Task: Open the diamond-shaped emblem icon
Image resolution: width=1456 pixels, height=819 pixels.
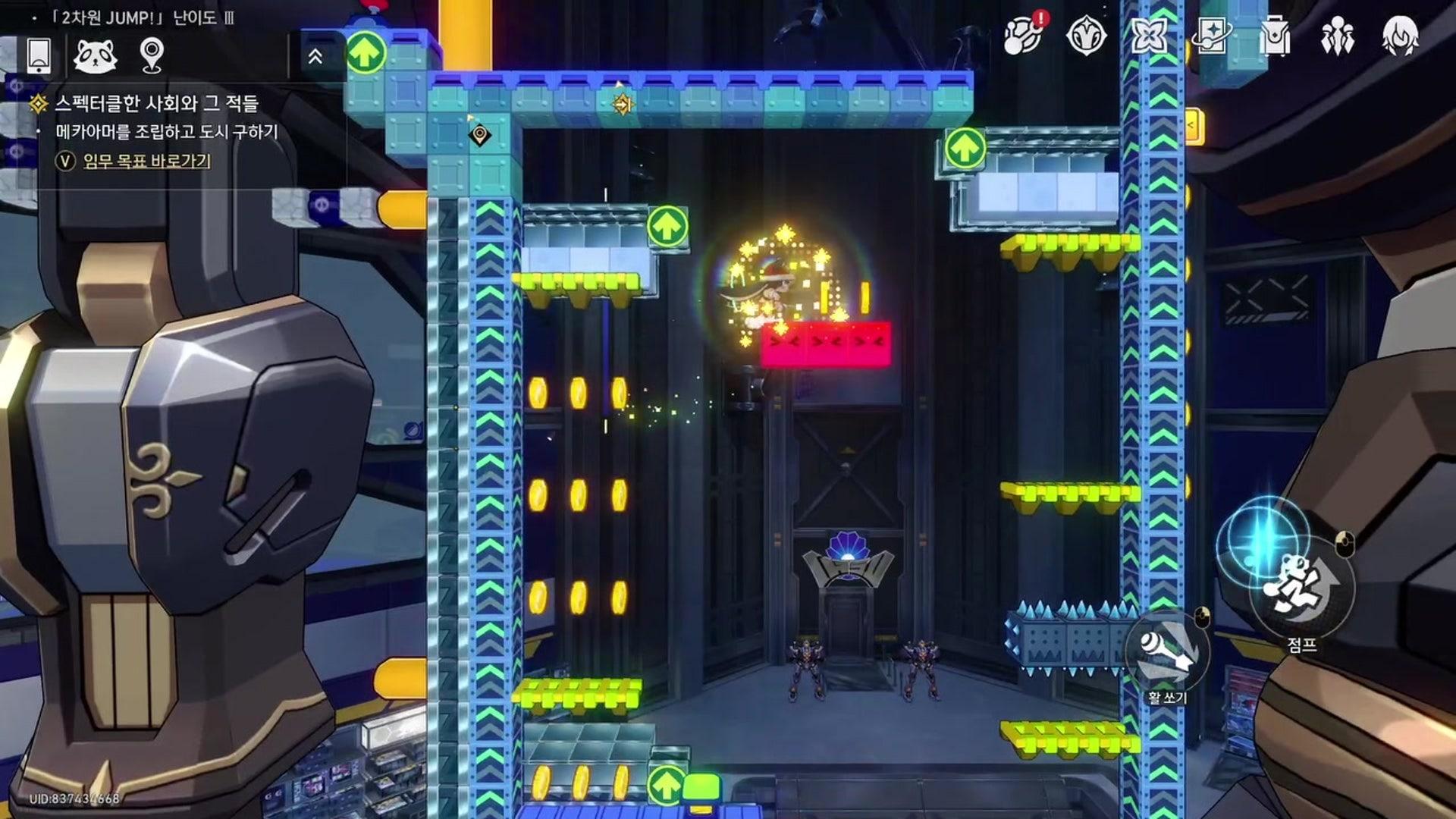Action: pos(1086,35)
